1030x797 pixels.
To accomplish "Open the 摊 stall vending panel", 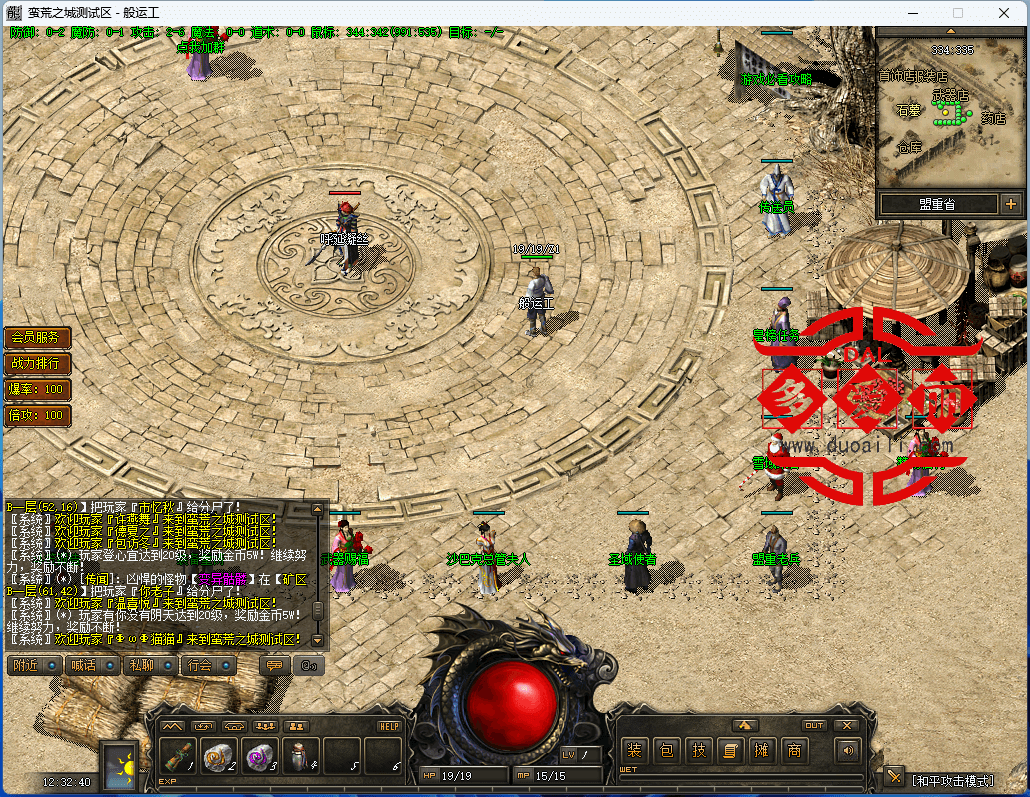I will pos(762,750).
